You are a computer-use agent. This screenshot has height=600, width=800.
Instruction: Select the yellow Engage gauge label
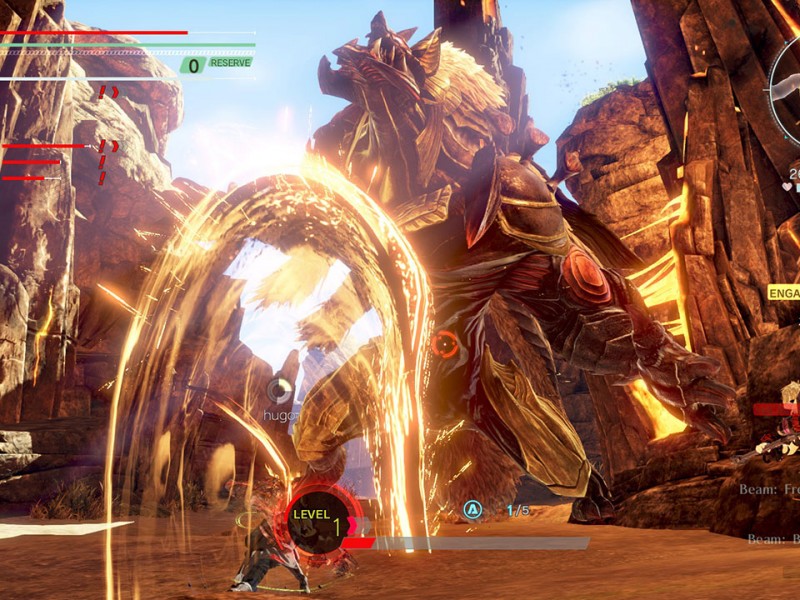click(783, 292)
